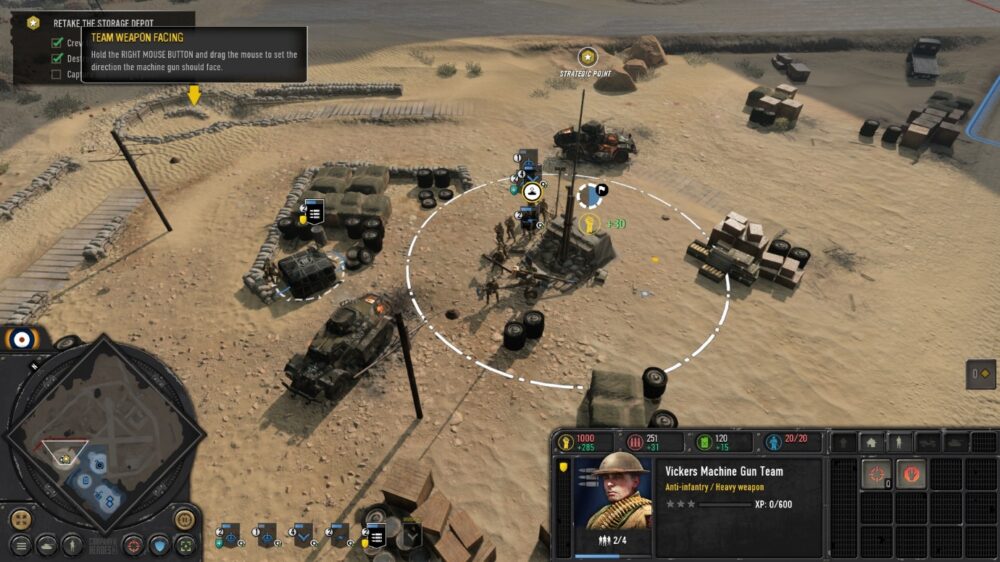Click the yellow diamond button on right edge
This screenshot has width=1000, height=562.
pos(982,374)
